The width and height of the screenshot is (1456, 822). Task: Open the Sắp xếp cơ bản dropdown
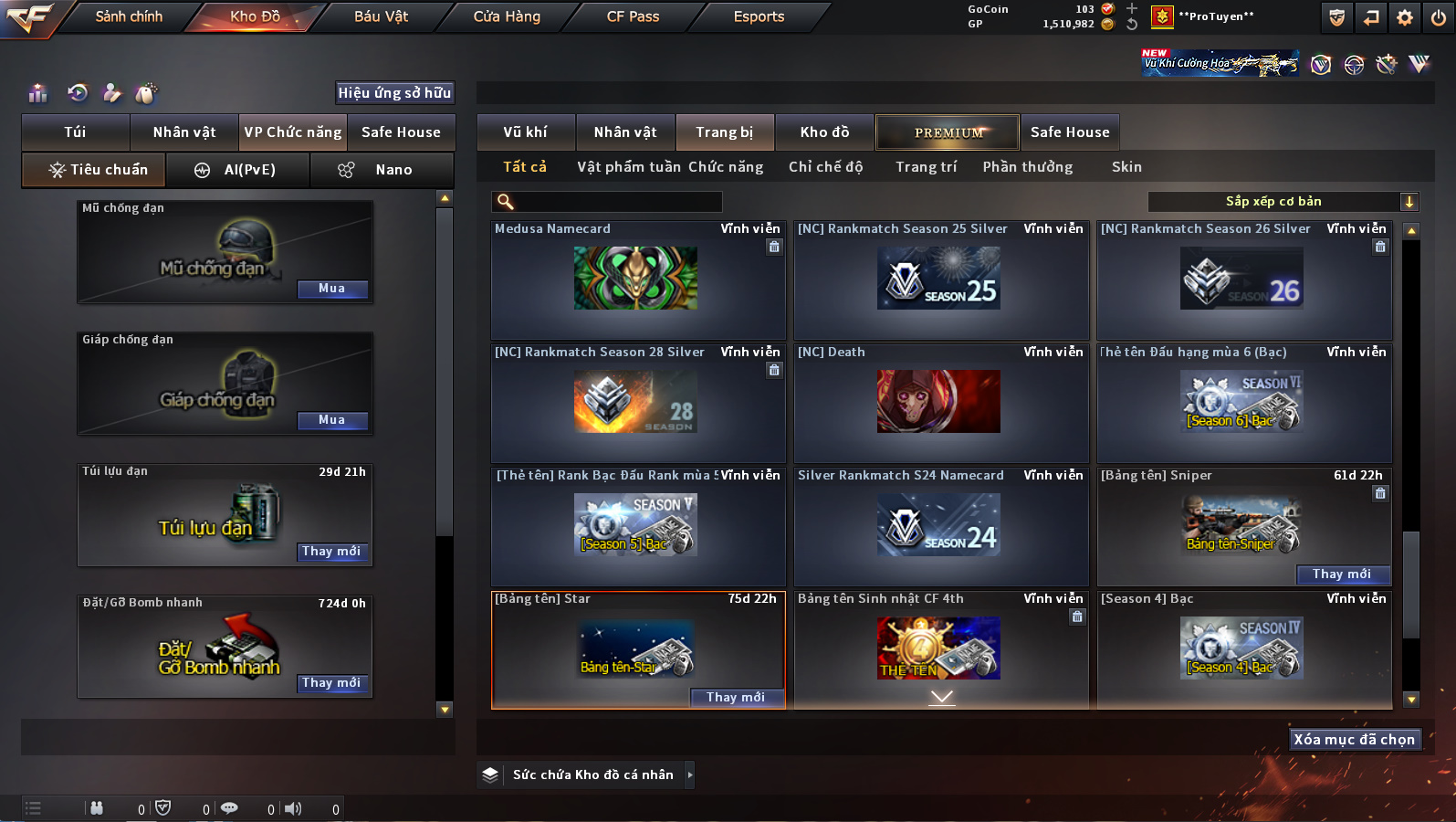point(1281,202)
